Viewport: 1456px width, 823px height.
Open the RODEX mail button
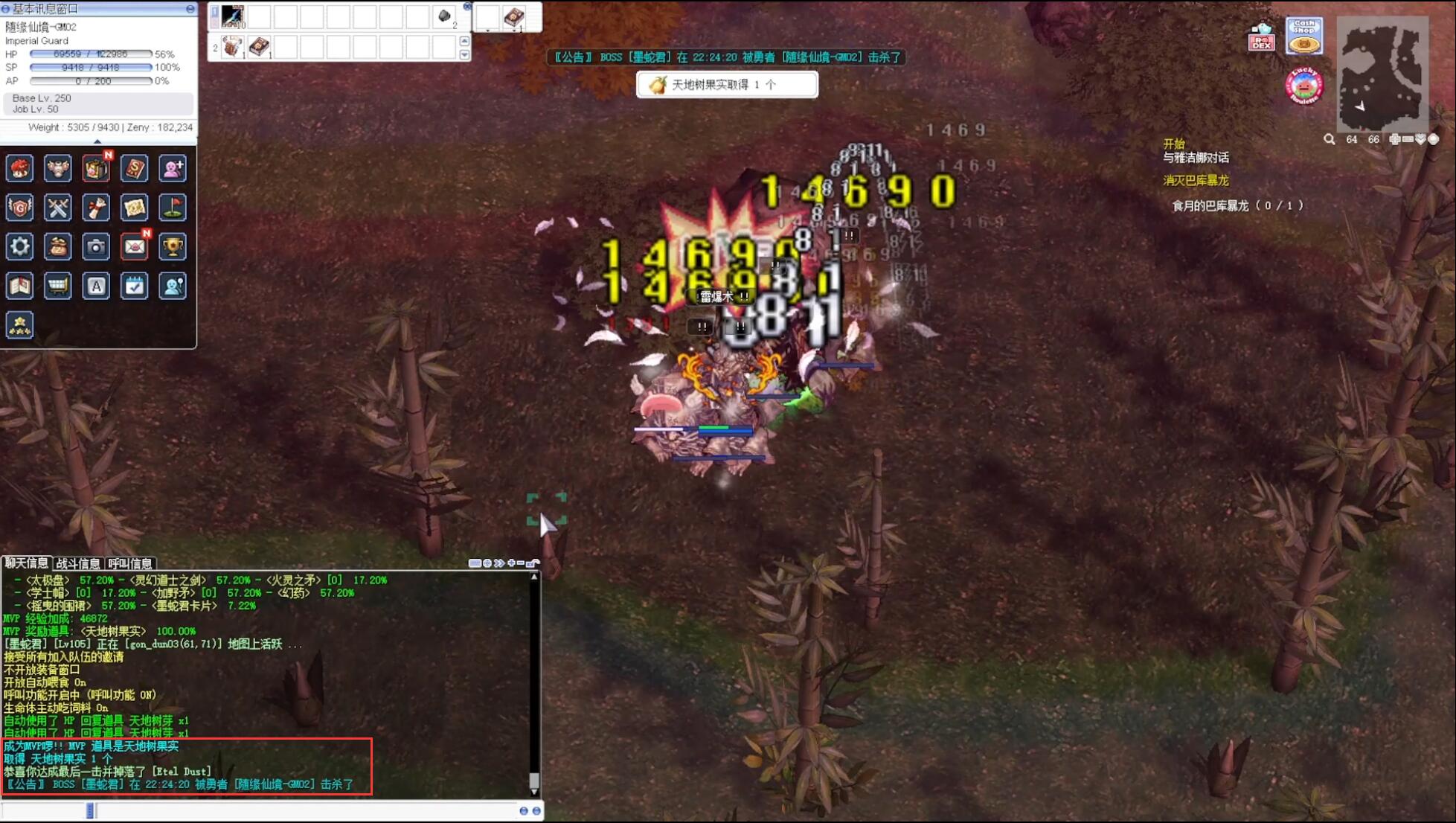click(x=1261, y=36)
